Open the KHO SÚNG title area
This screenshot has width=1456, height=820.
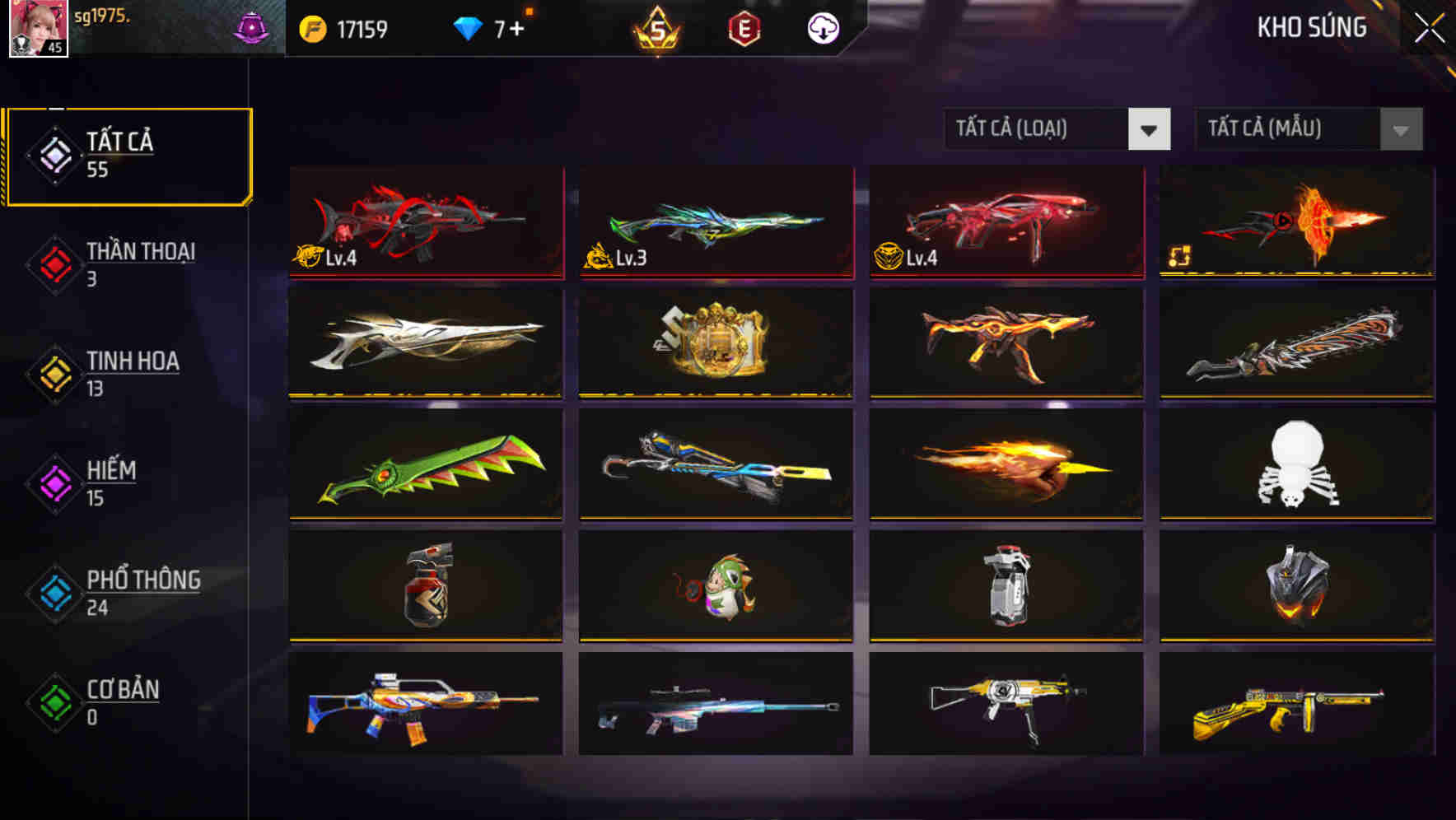(1312, 27)
